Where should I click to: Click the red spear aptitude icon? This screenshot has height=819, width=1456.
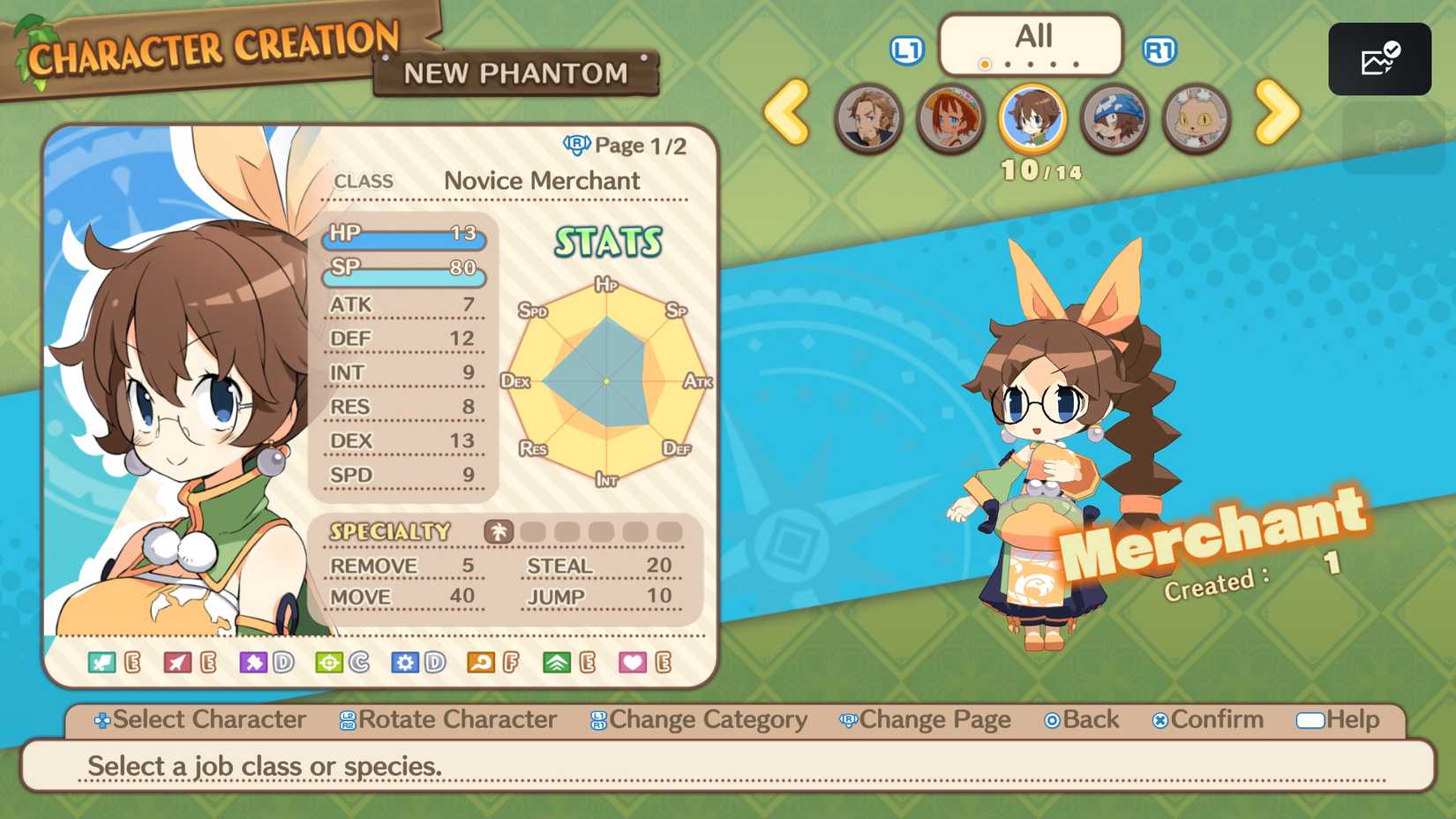(x=176, y=664)
